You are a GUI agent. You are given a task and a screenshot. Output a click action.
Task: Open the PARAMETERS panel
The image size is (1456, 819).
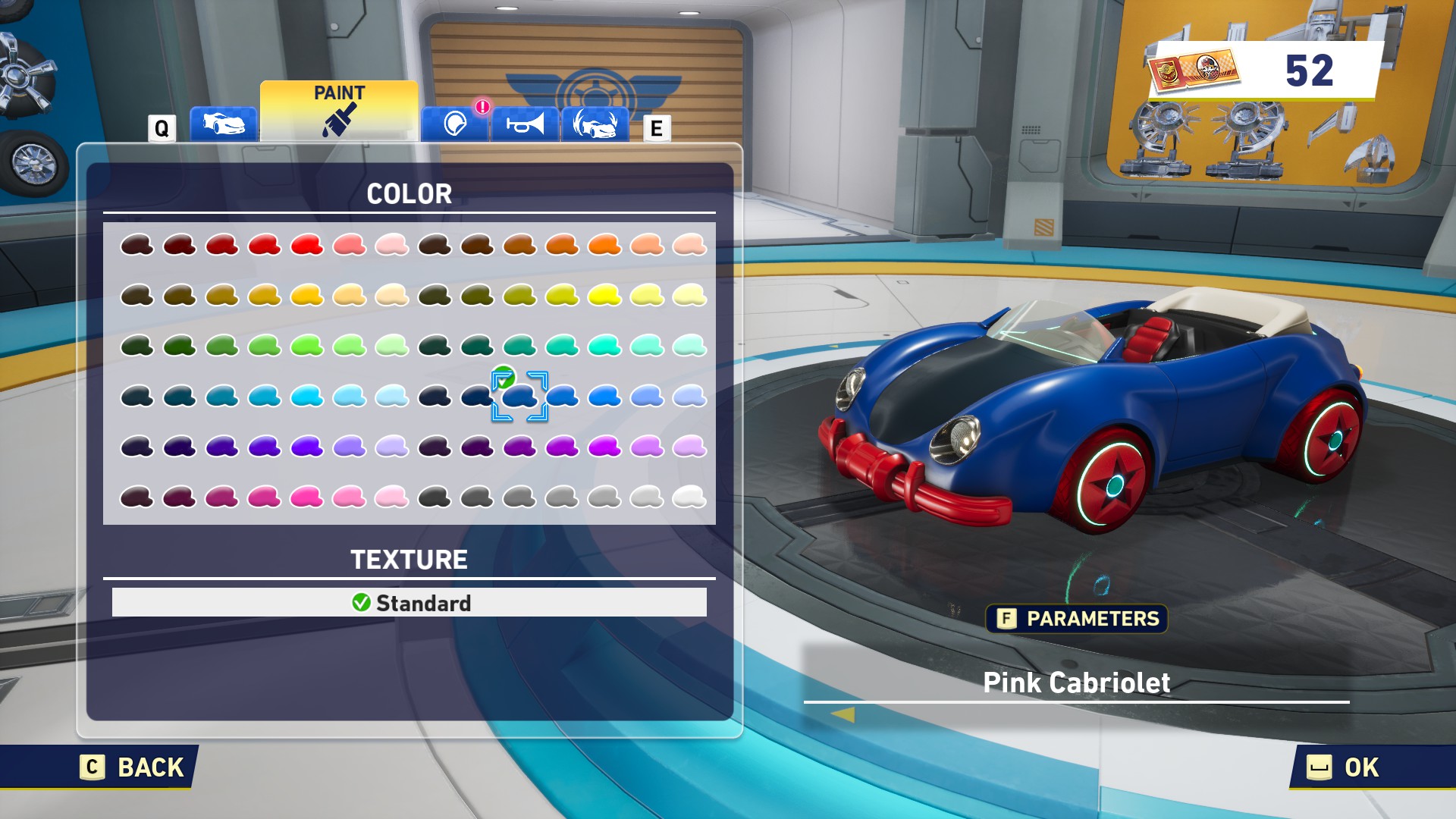tap(1077, 619)
